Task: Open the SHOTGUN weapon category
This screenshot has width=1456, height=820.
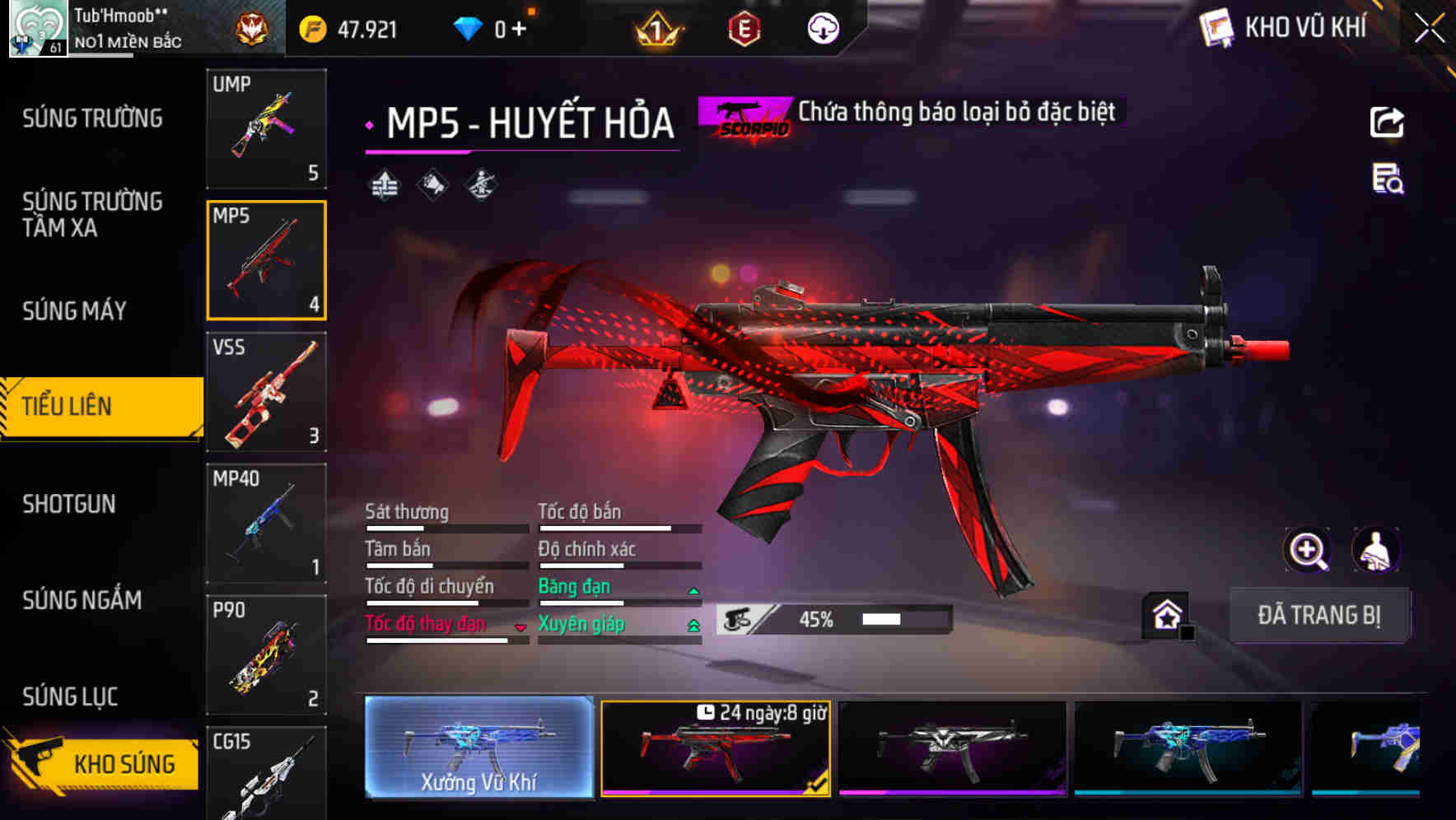Action: click(x=69, y=503)
